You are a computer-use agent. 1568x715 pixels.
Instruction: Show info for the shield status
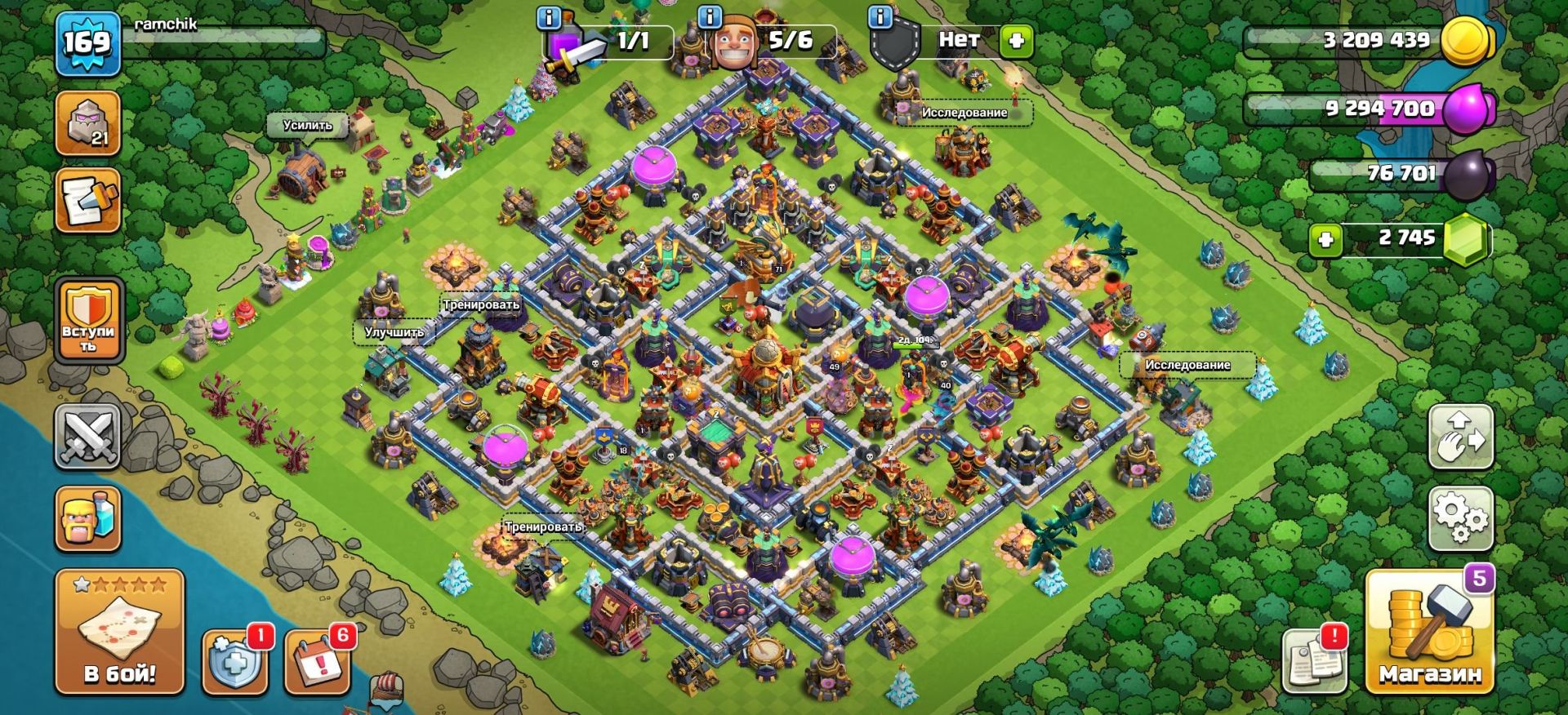tap(880, 16)
